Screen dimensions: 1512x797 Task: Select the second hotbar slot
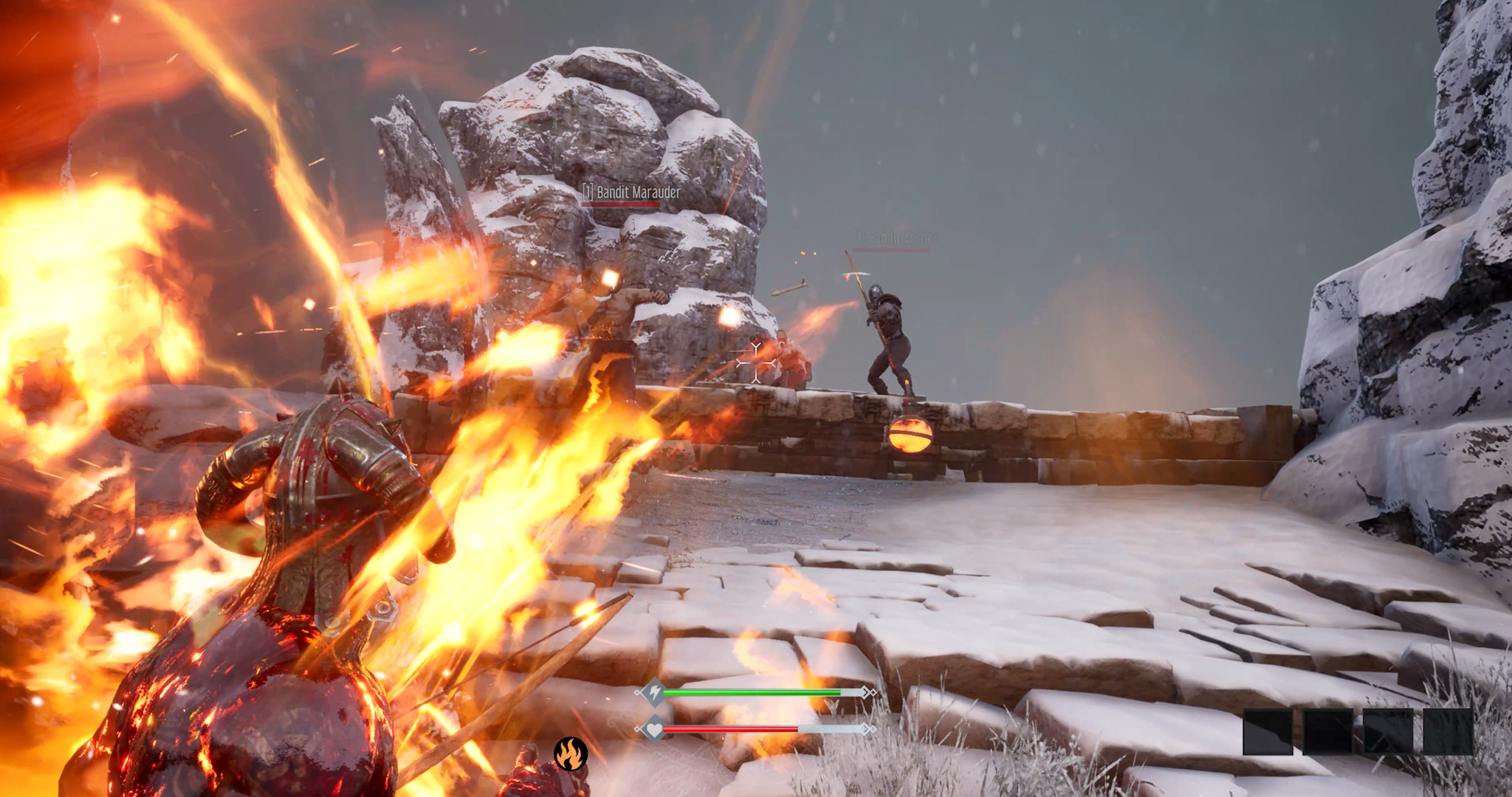[1327, 732]
